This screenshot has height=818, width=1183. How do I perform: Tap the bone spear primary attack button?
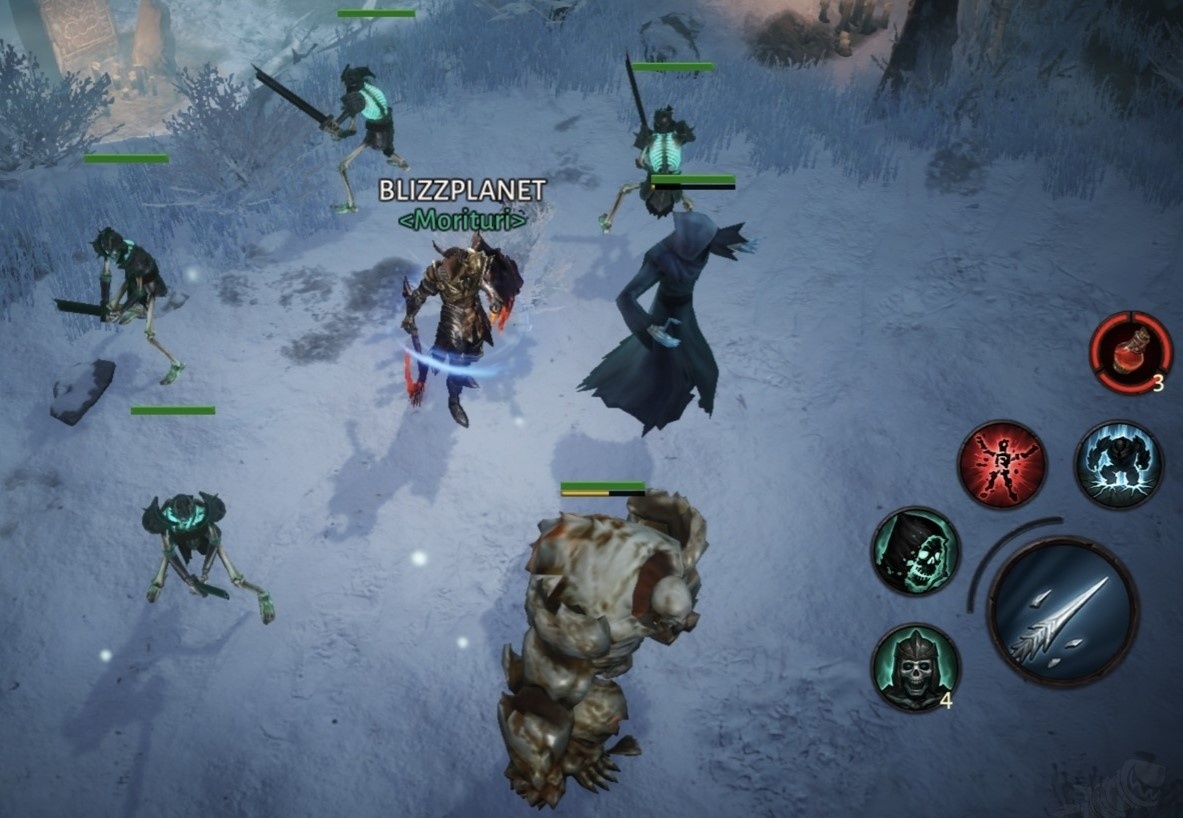[1062, 610]
